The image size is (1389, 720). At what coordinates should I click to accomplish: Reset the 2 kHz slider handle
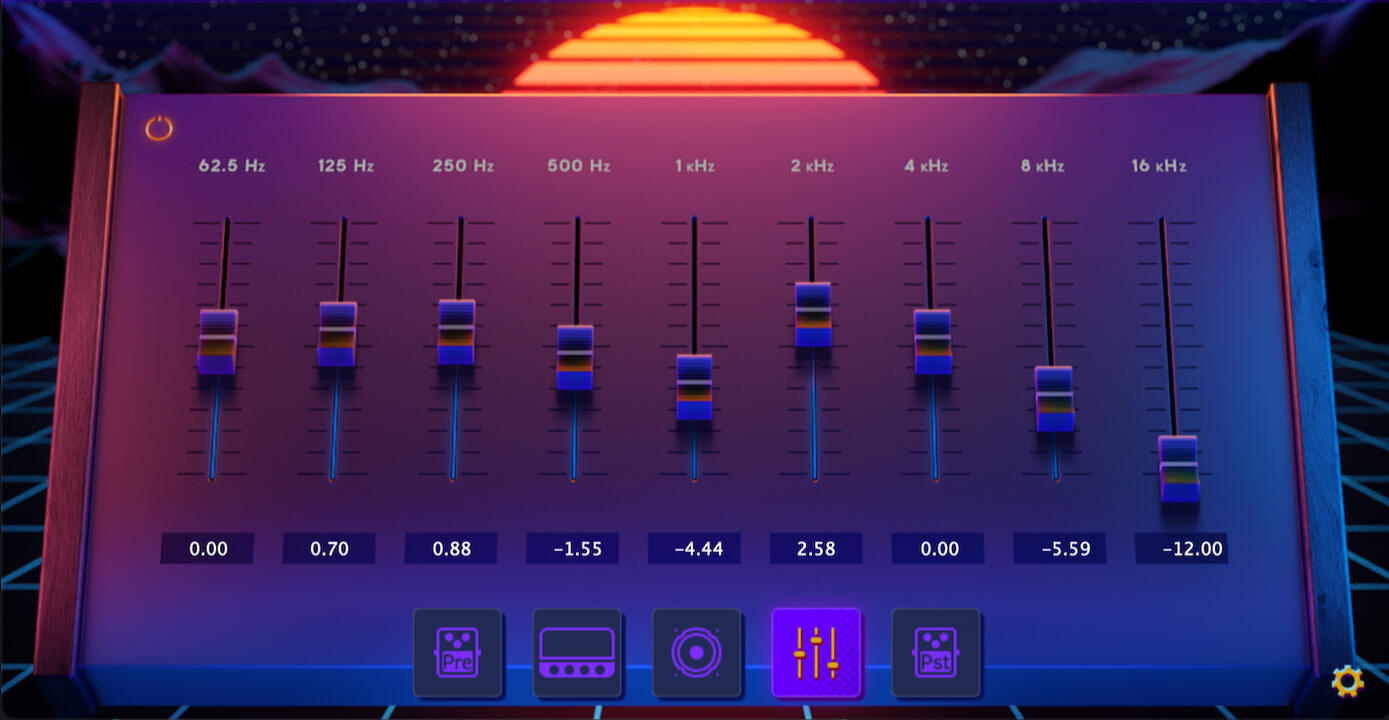[814, 315]
